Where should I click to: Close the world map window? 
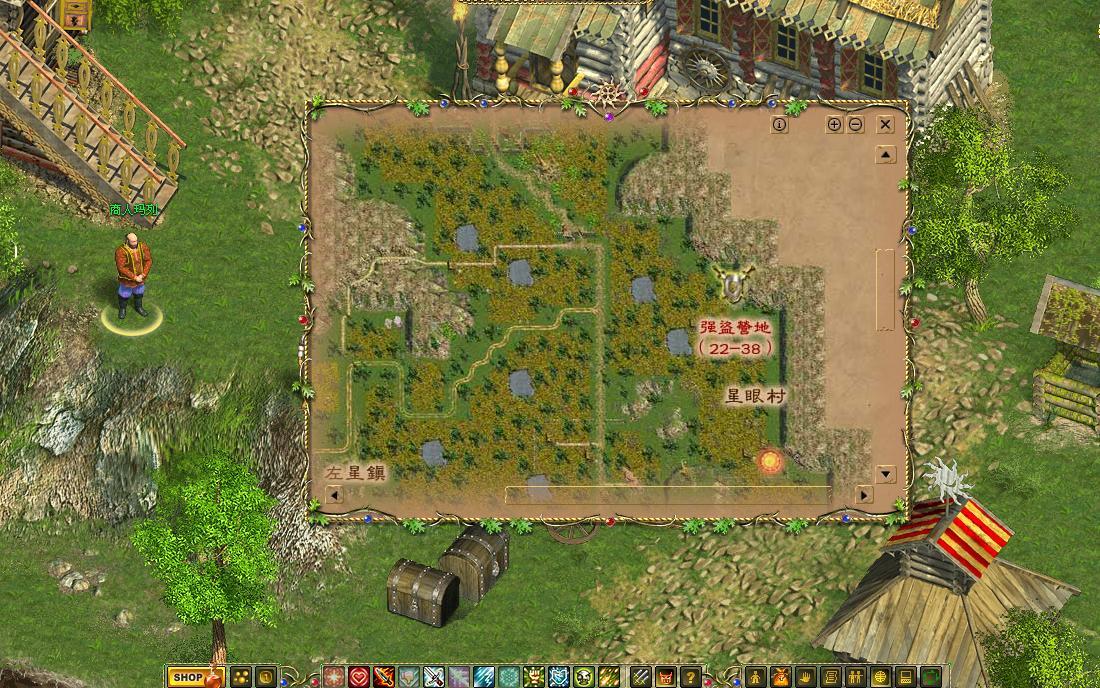(x=885, y=125)
